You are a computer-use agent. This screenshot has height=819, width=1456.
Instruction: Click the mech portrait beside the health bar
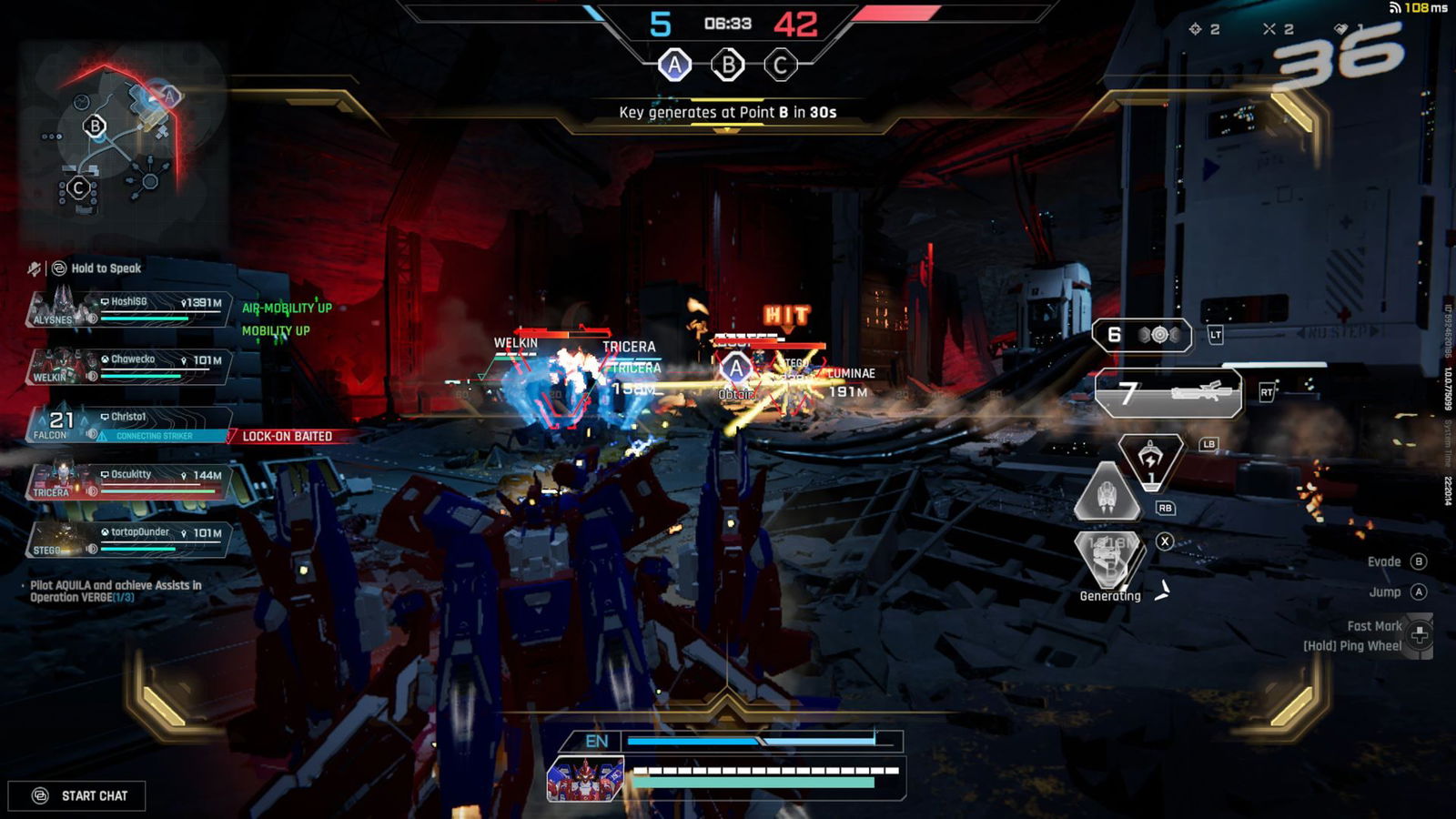[x=585, y=779]
